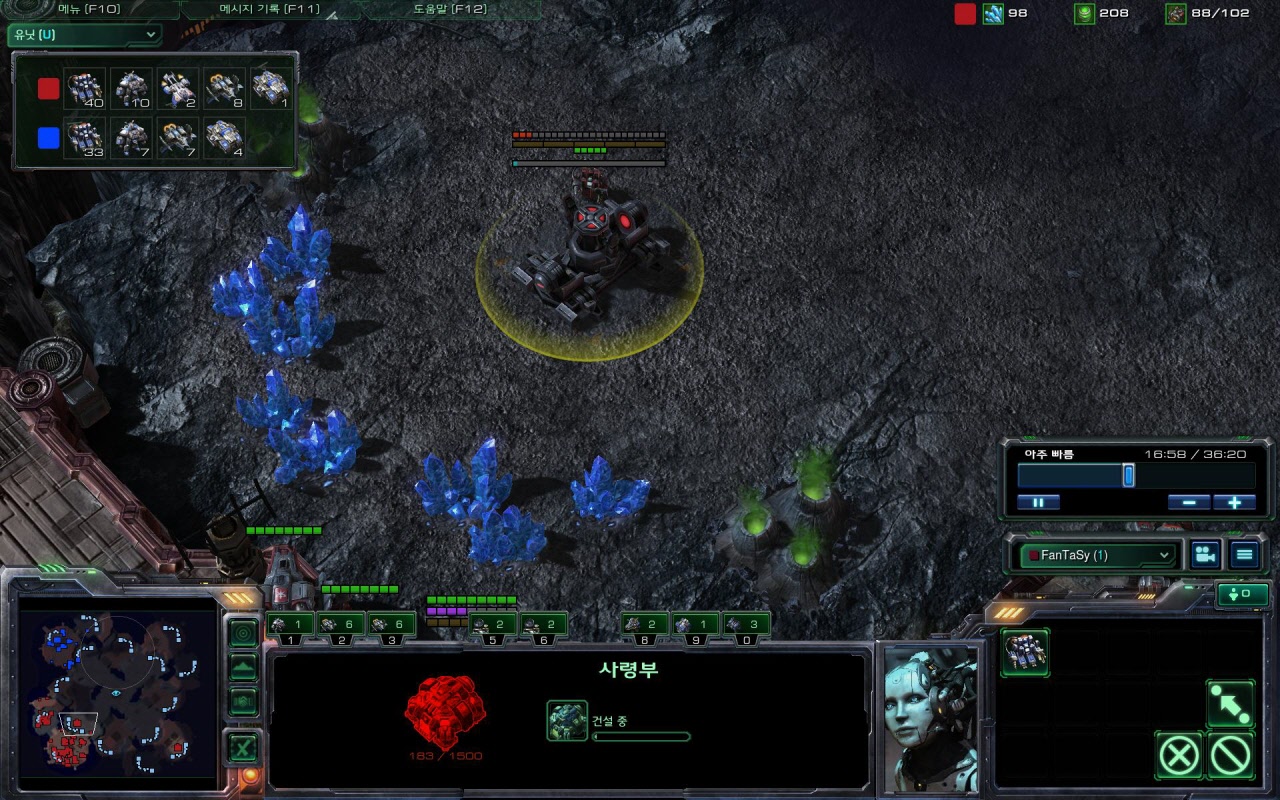
Task: Open the 도움말 [F12] help menu
Action: [x=450, y=10]
